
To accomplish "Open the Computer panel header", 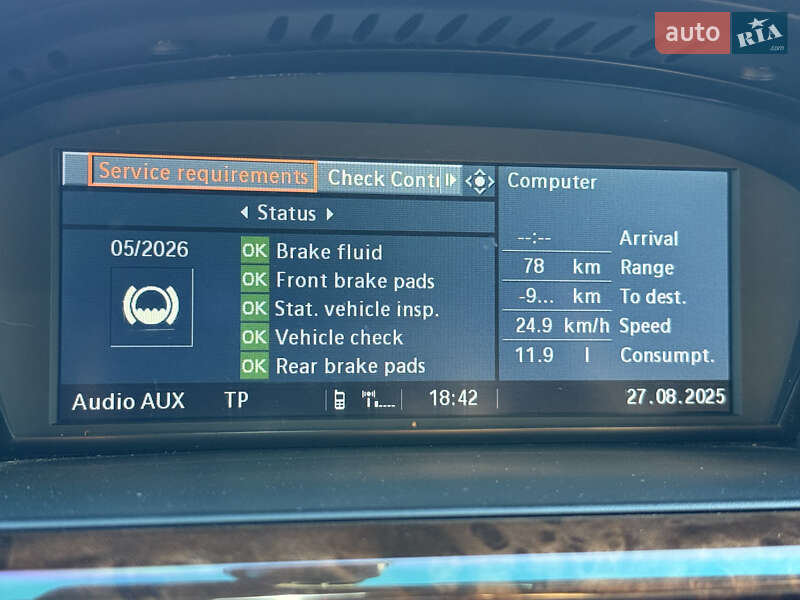I will tap(552, 181).
